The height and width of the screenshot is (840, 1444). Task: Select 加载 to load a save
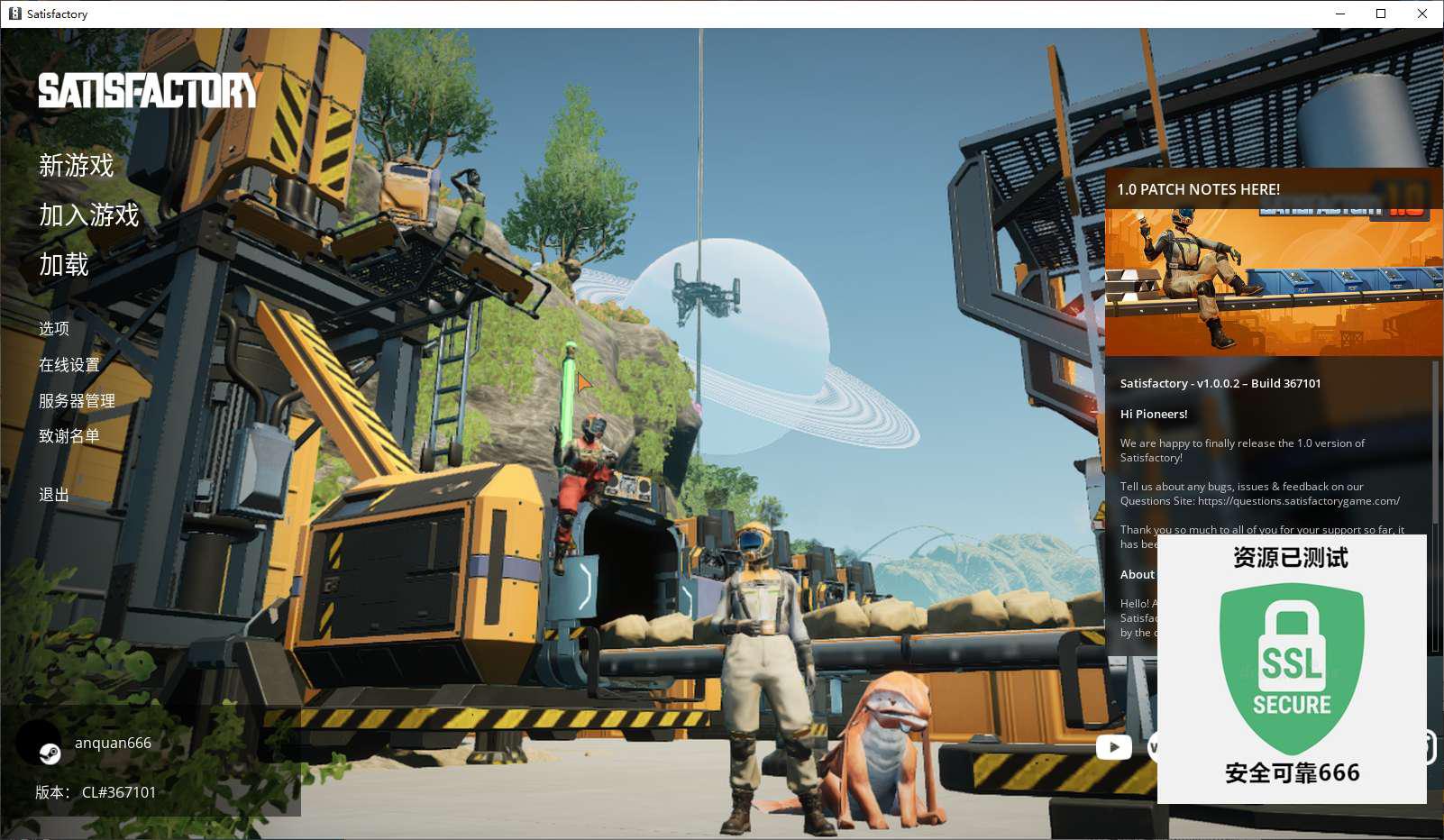pyautogui.click(x=64, y=265)
